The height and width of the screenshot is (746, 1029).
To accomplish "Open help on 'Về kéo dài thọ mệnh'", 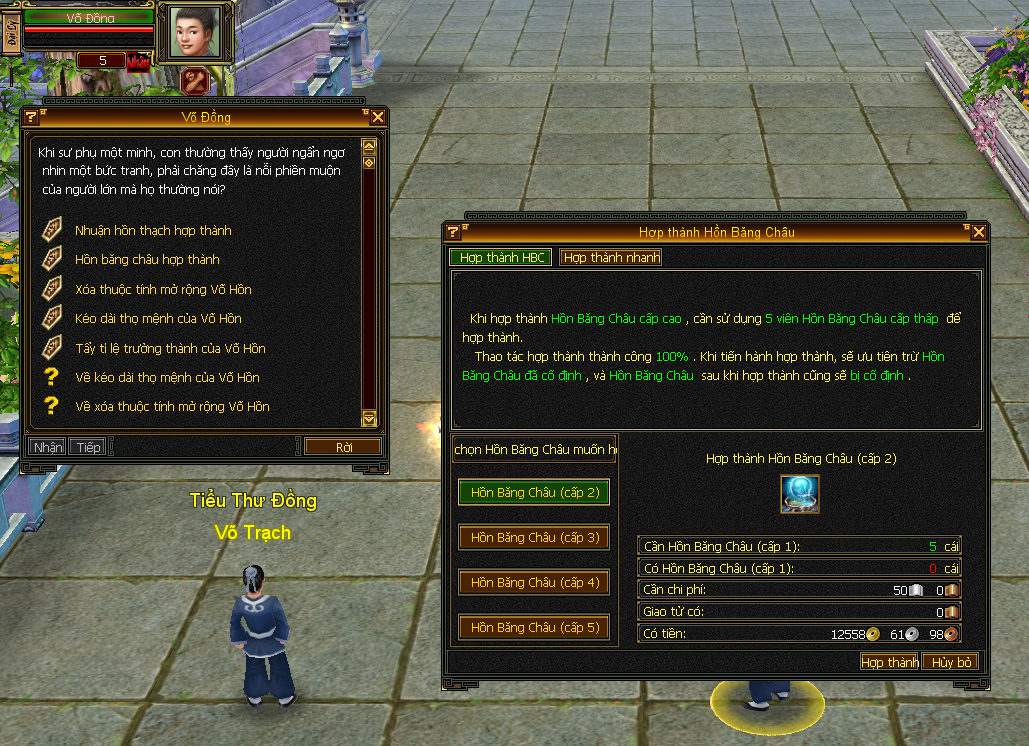I will pyautogui.click(x=167, y=378).
